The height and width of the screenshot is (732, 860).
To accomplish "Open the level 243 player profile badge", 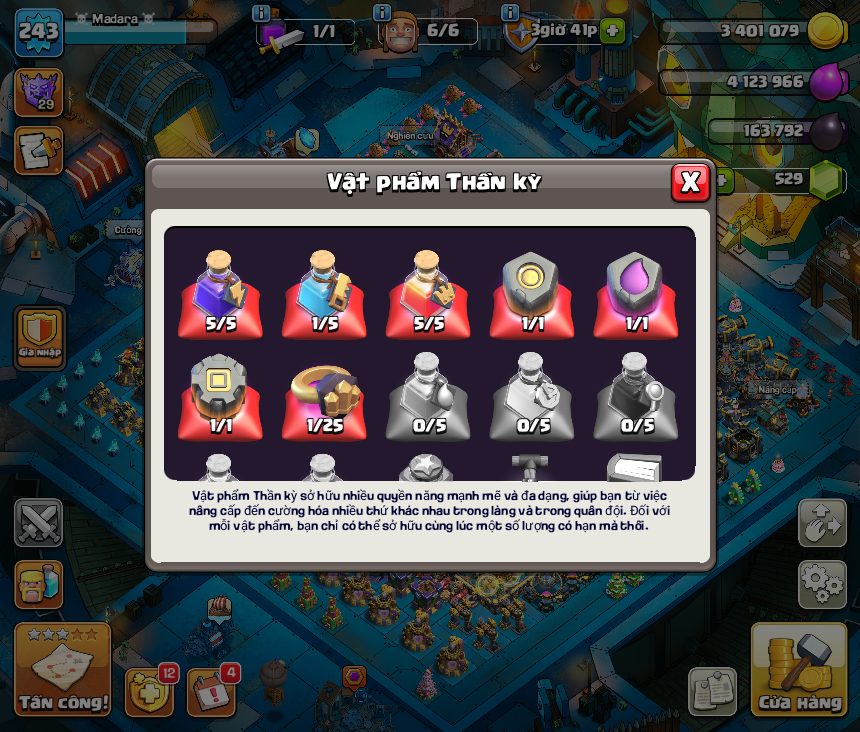I will coord(39,32).
